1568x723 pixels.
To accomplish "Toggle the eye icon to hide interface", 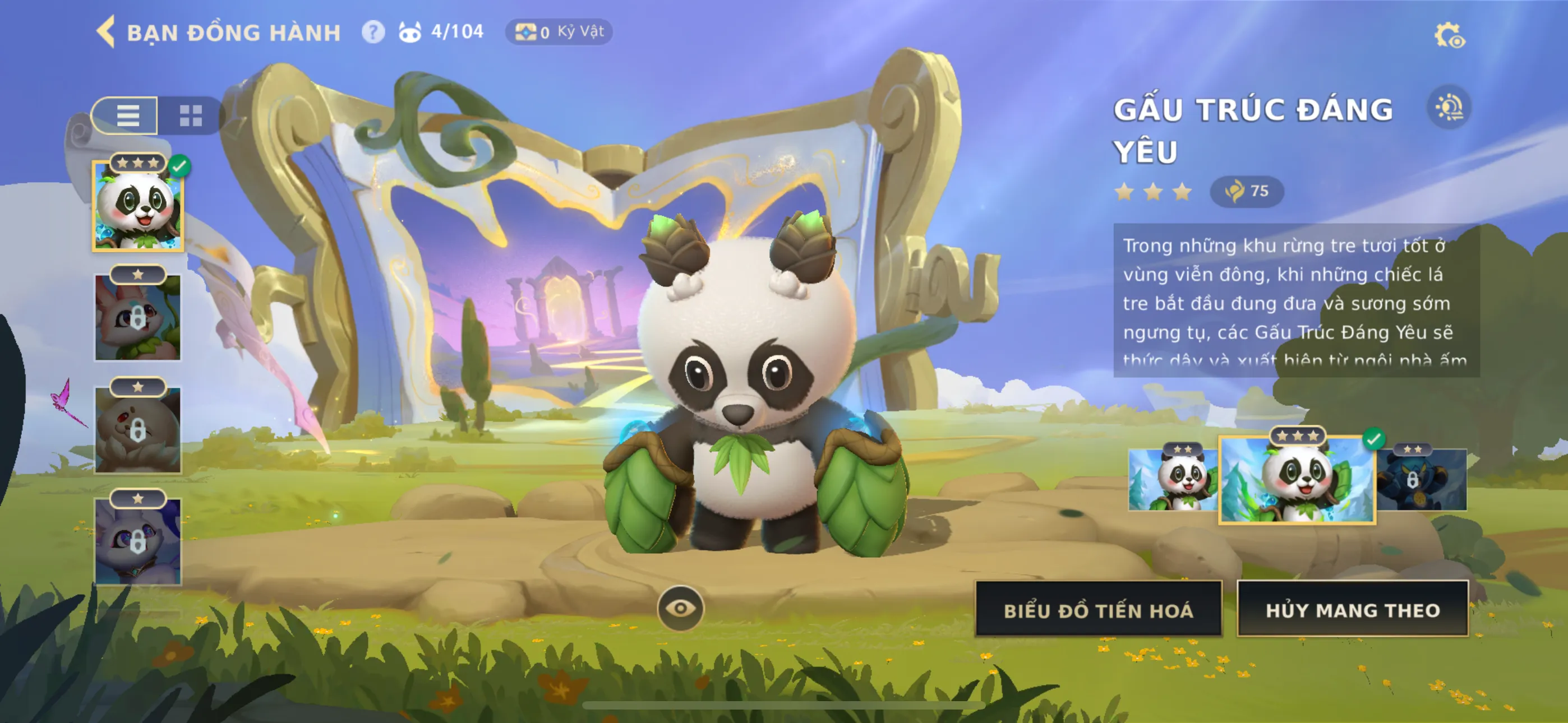I will 680,608.
